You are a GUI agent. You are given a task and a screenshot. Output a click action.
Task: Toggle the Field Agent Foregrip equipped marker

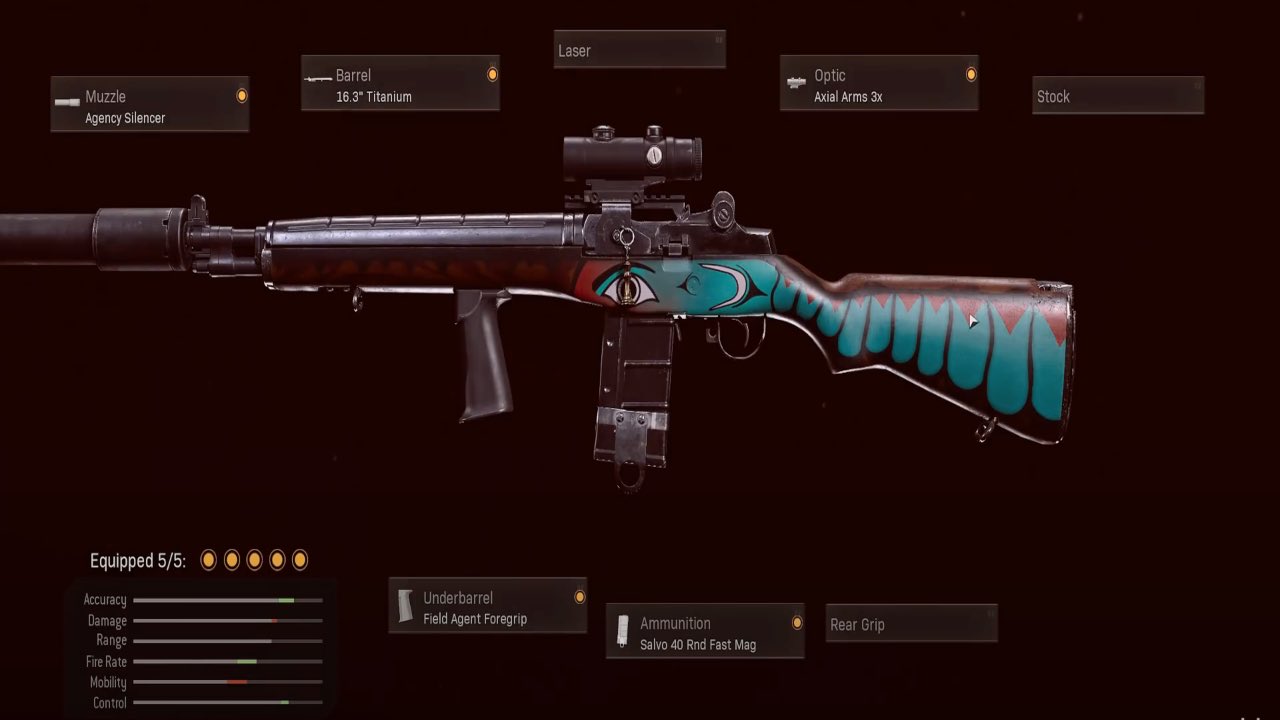(579, 596)
